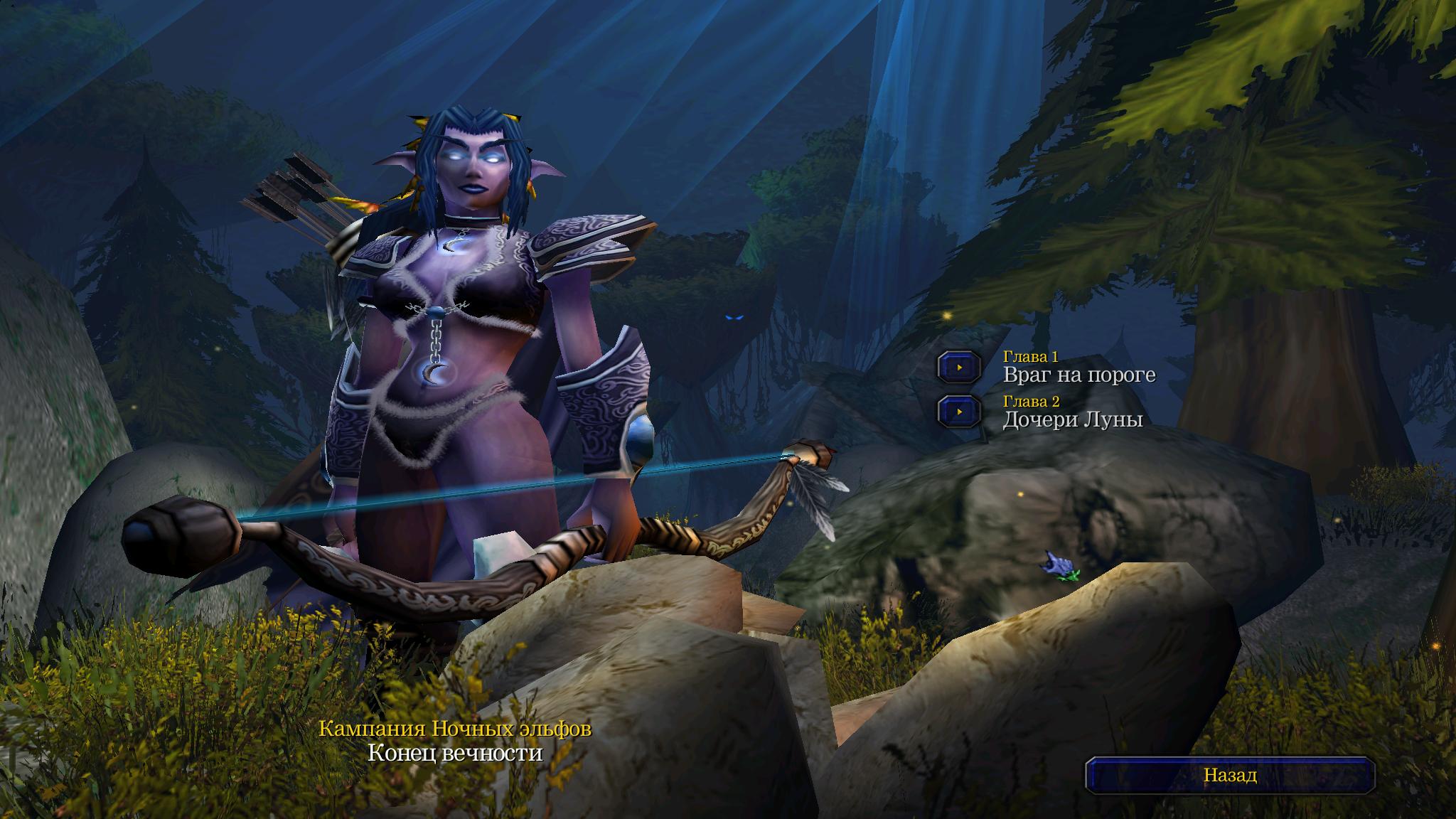Launch Chapter 2 'Дочери Луны'
This screenshot has width=1456, height=819.
click(959, 412)
